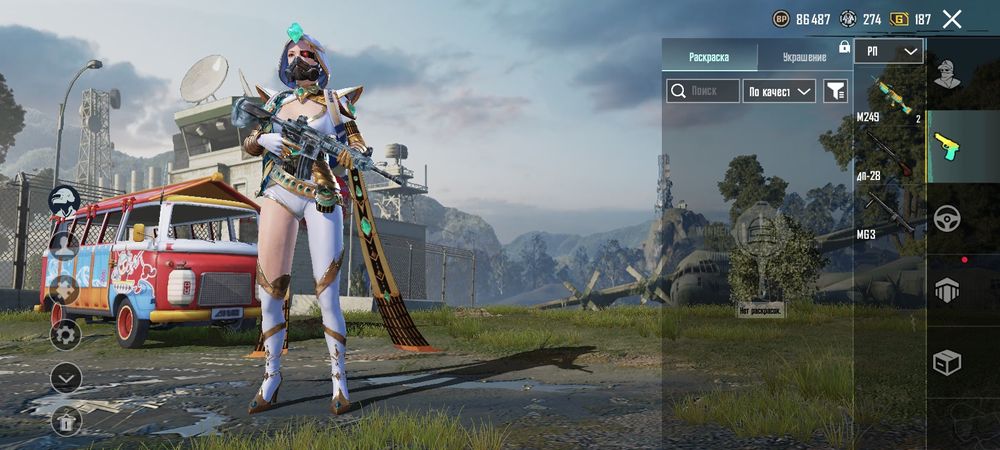Open the character outfit category
Screen dimensions: 1000x450
947,73
